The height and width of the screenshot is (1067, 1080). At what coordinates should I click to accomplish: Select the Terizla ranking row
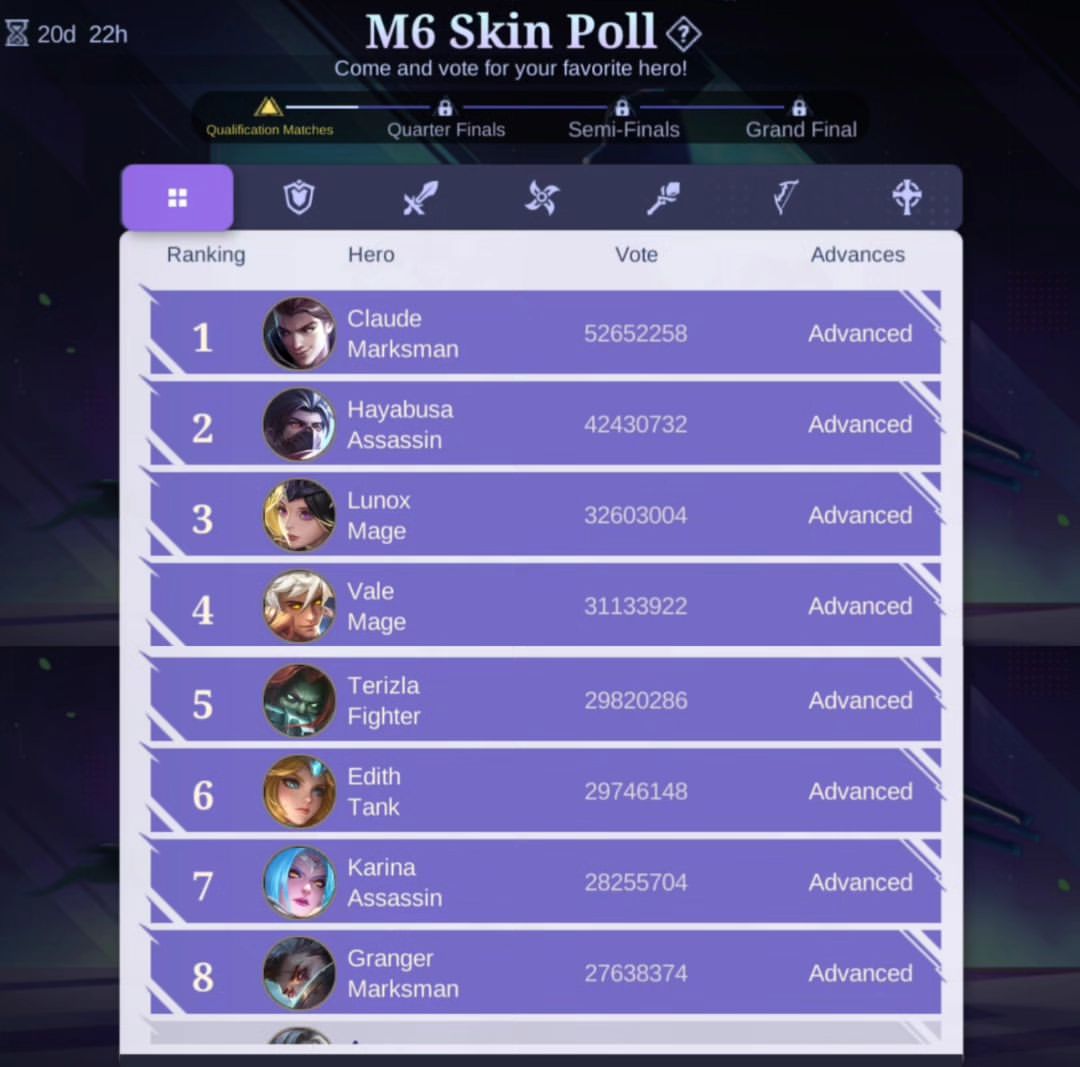click(x=545, y=700)
